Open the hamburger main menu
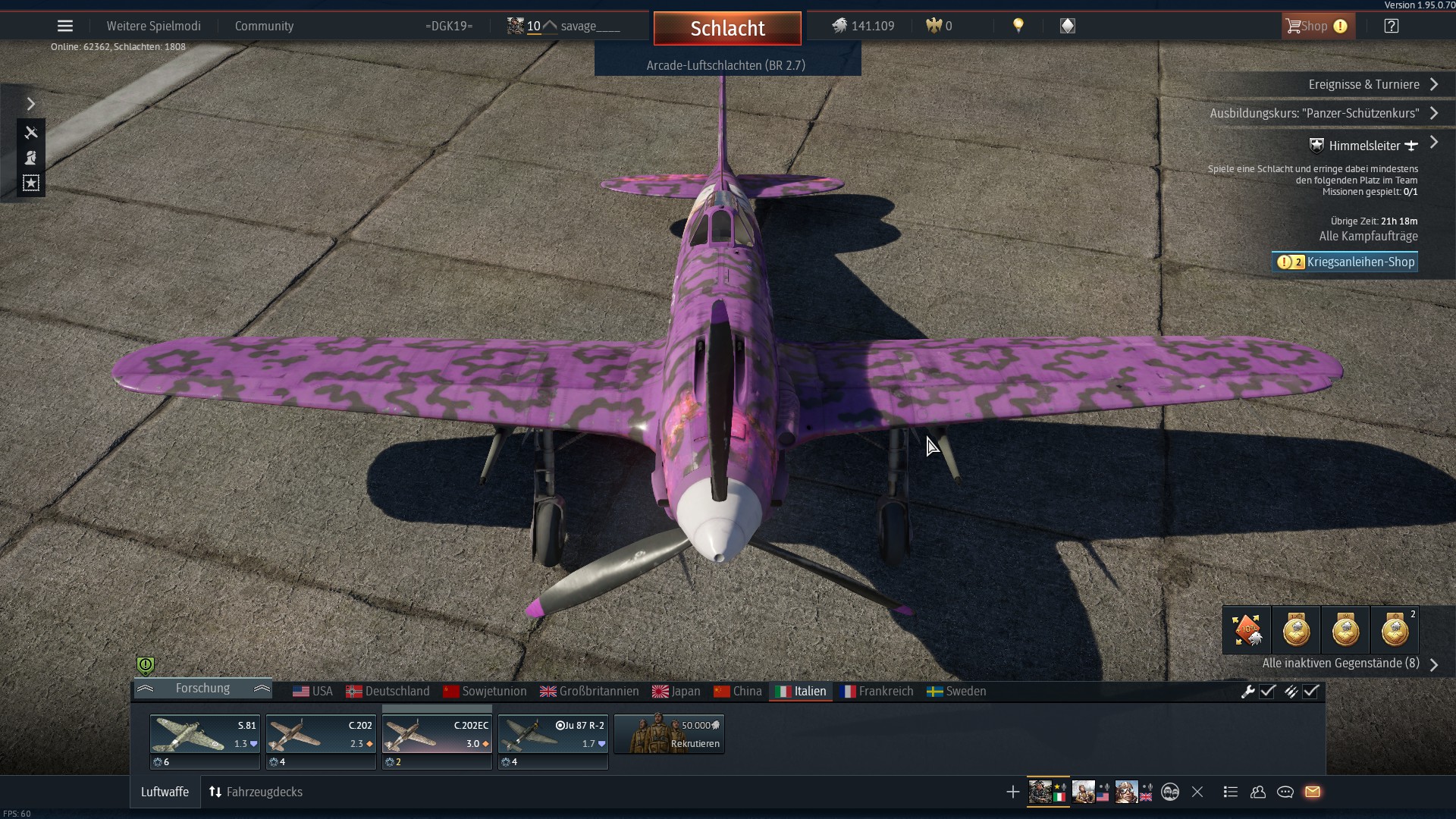This screenshot has width=1456, height=819. 65,26
